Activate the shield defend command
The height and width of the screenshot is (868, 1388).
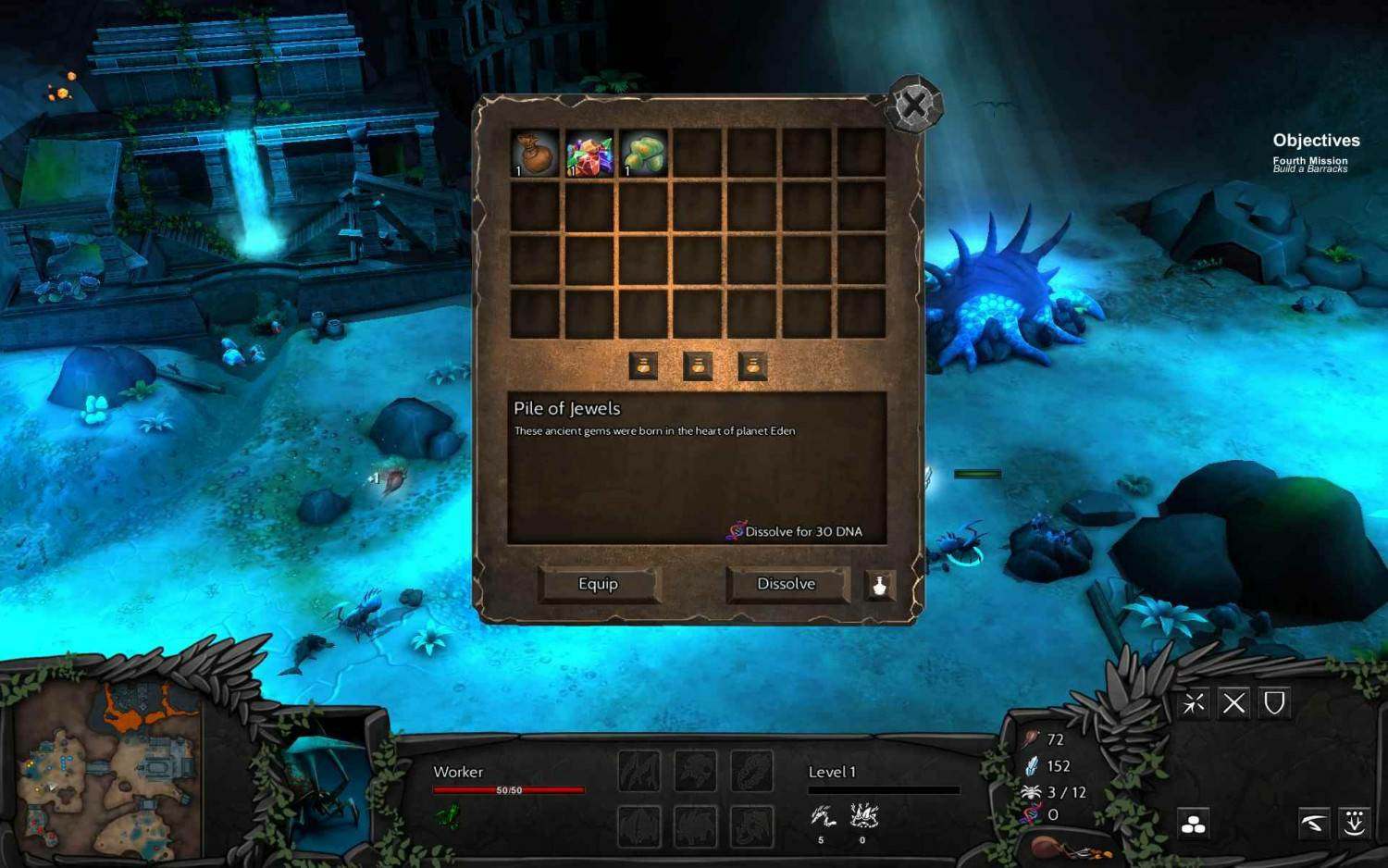1274,704
